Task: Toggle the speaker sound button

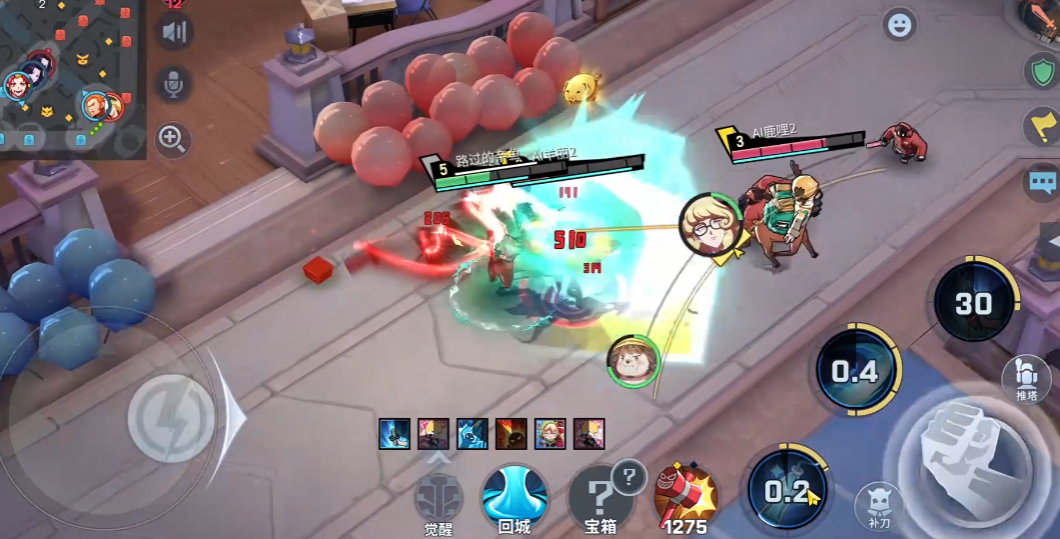Action: tap(173, 32)
